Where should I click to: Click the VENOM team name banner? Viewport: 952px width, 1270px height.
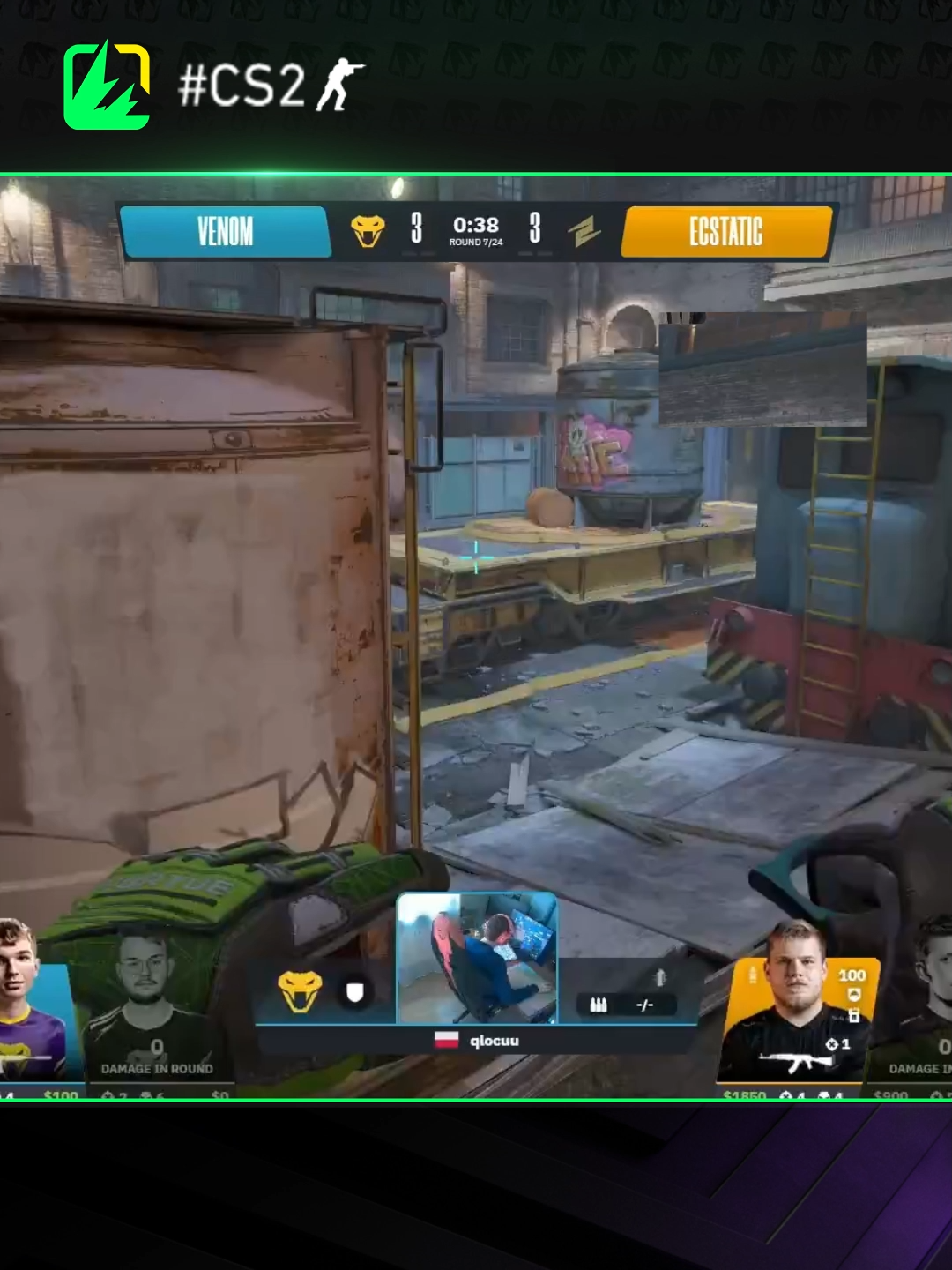pos(225,232)
